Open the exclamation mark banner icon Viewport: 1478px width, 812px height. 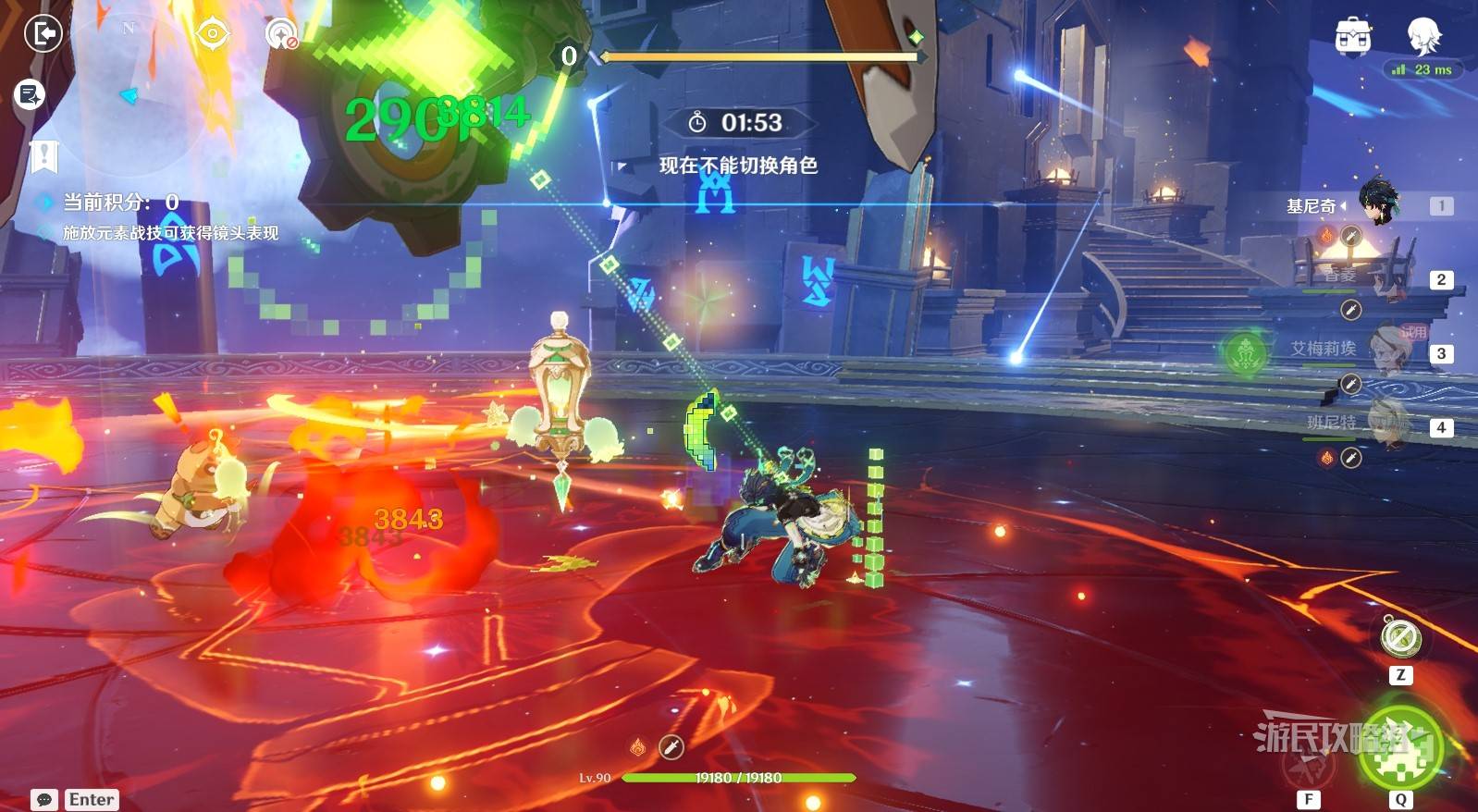click(43, 156)
